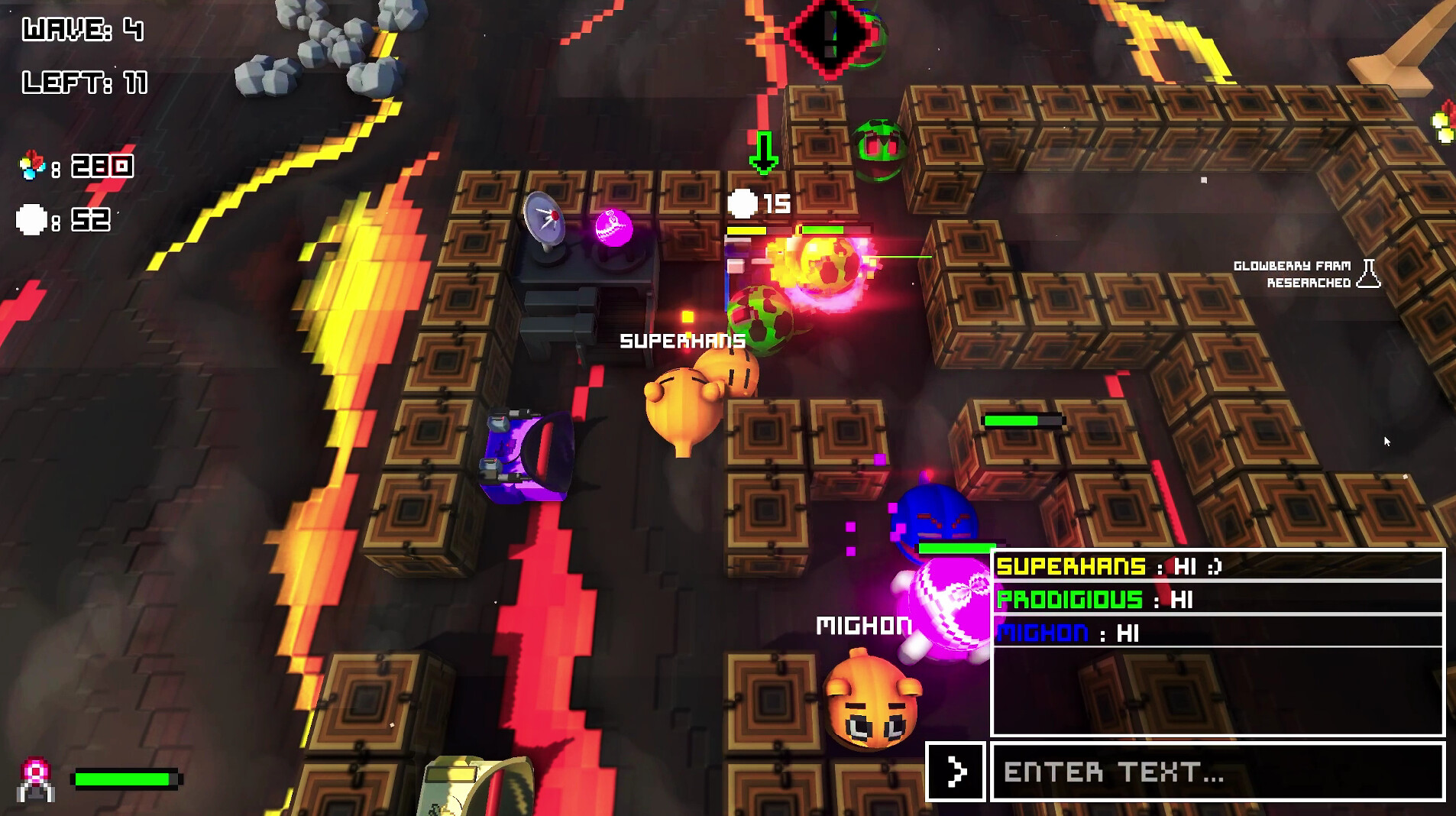The image size is (1456, 816).
Task: Click the SUPERHANS name label in the arena
Action: click(681, 342)
